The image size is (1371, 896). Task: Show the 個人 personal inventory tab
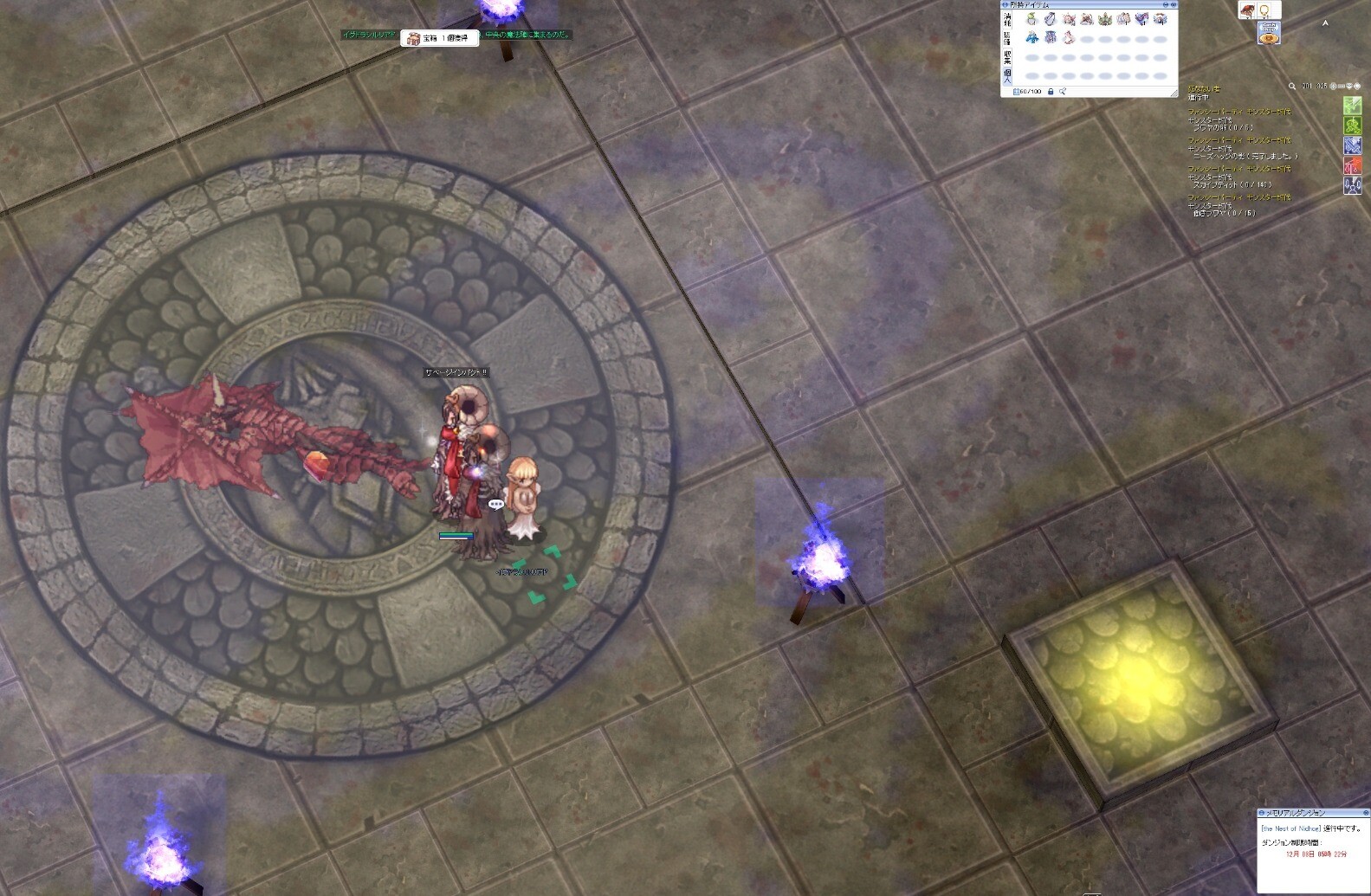(x=1007, y=76)
